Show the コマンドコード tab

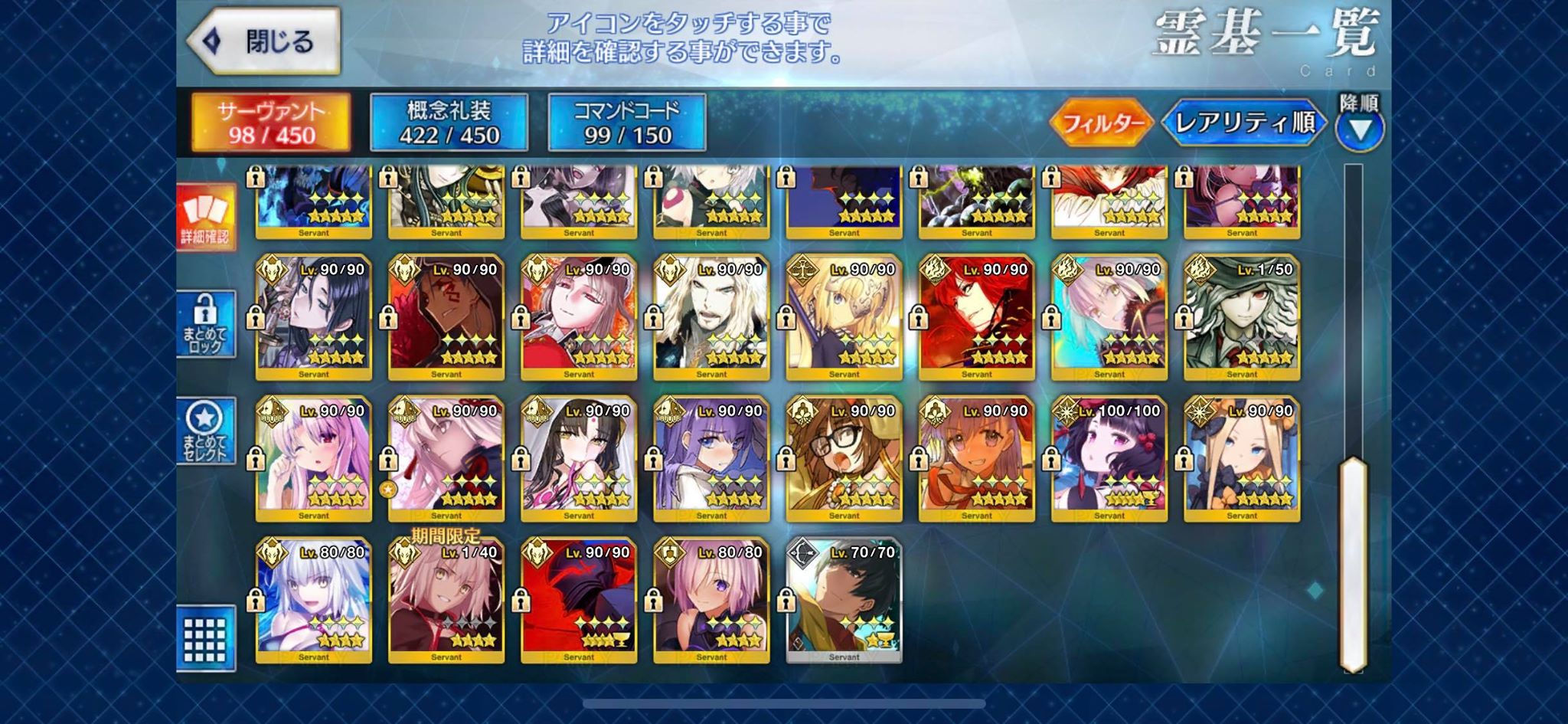[627, 123]
